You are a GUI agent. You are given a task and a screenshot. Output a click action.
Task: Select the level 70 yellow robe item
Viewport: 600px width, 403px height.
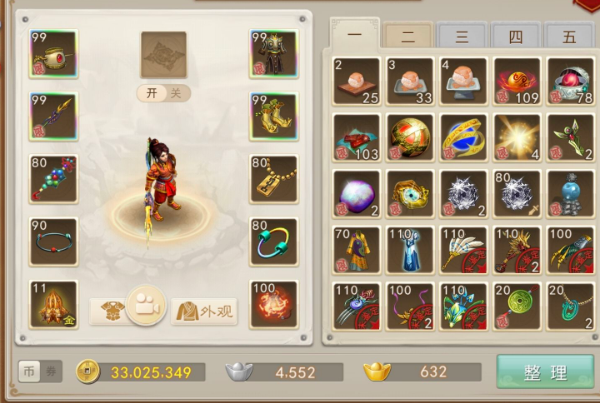tap(356, 249)
